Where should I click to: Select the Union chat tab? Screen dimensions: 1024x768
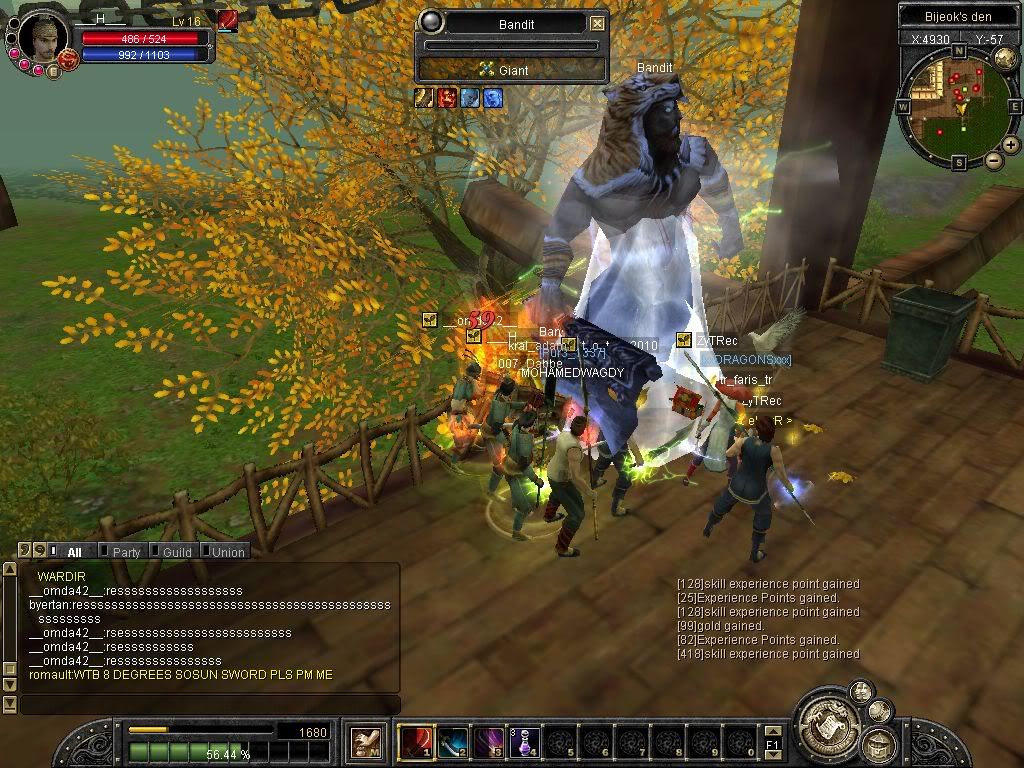click(227, 551)
